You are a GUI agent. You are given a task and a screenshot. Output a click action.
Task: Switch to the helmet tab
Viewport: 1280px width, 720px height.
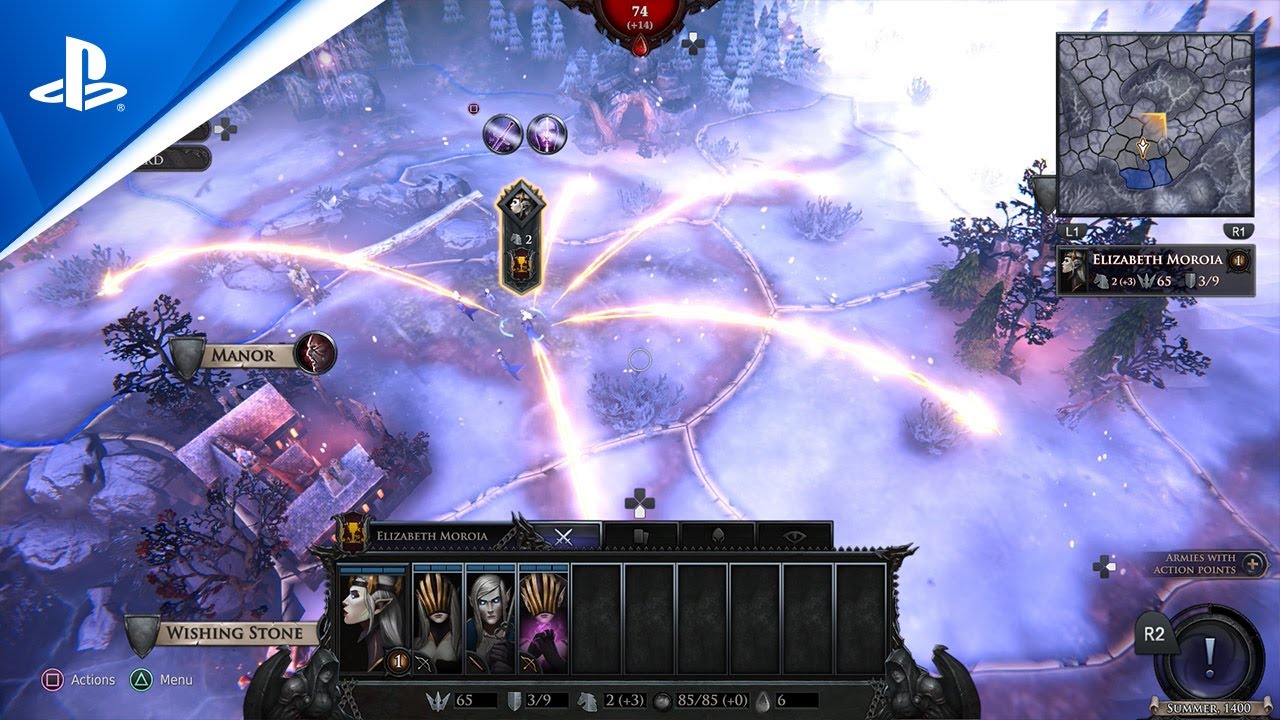coord(717,536)
